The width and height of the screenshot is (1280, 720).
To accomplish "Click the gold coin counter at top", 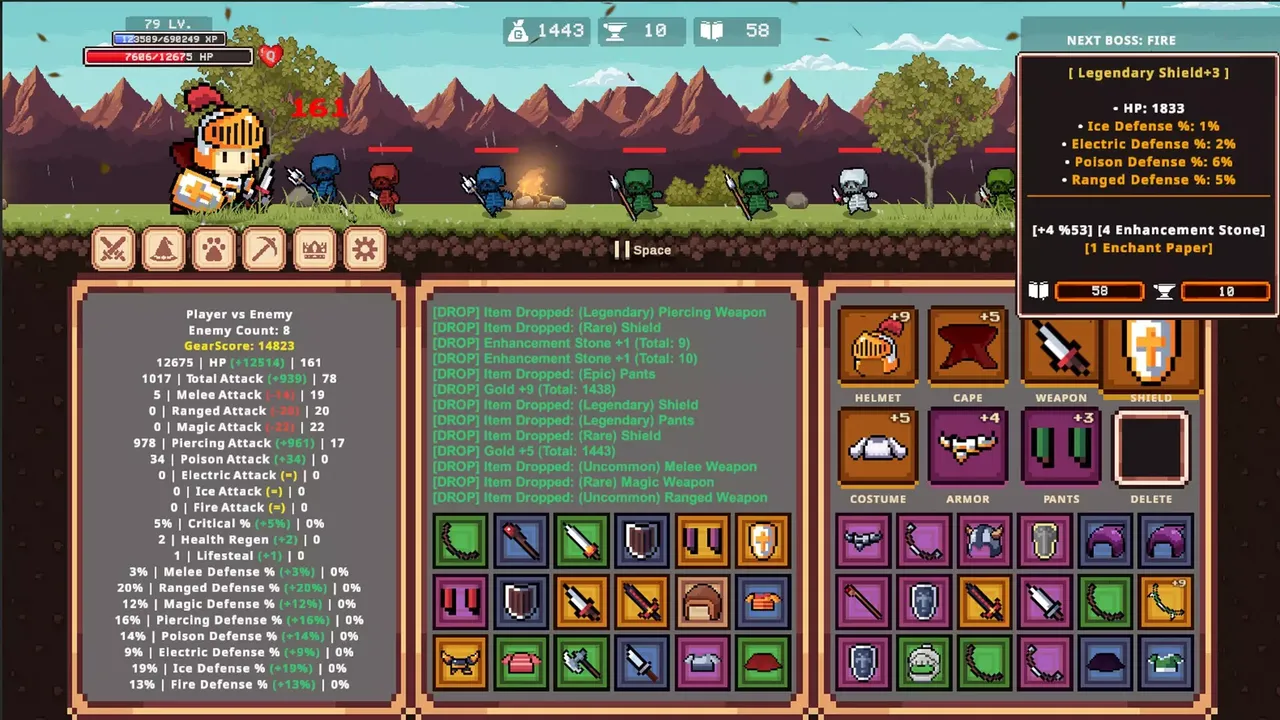I will click(546, 30).
